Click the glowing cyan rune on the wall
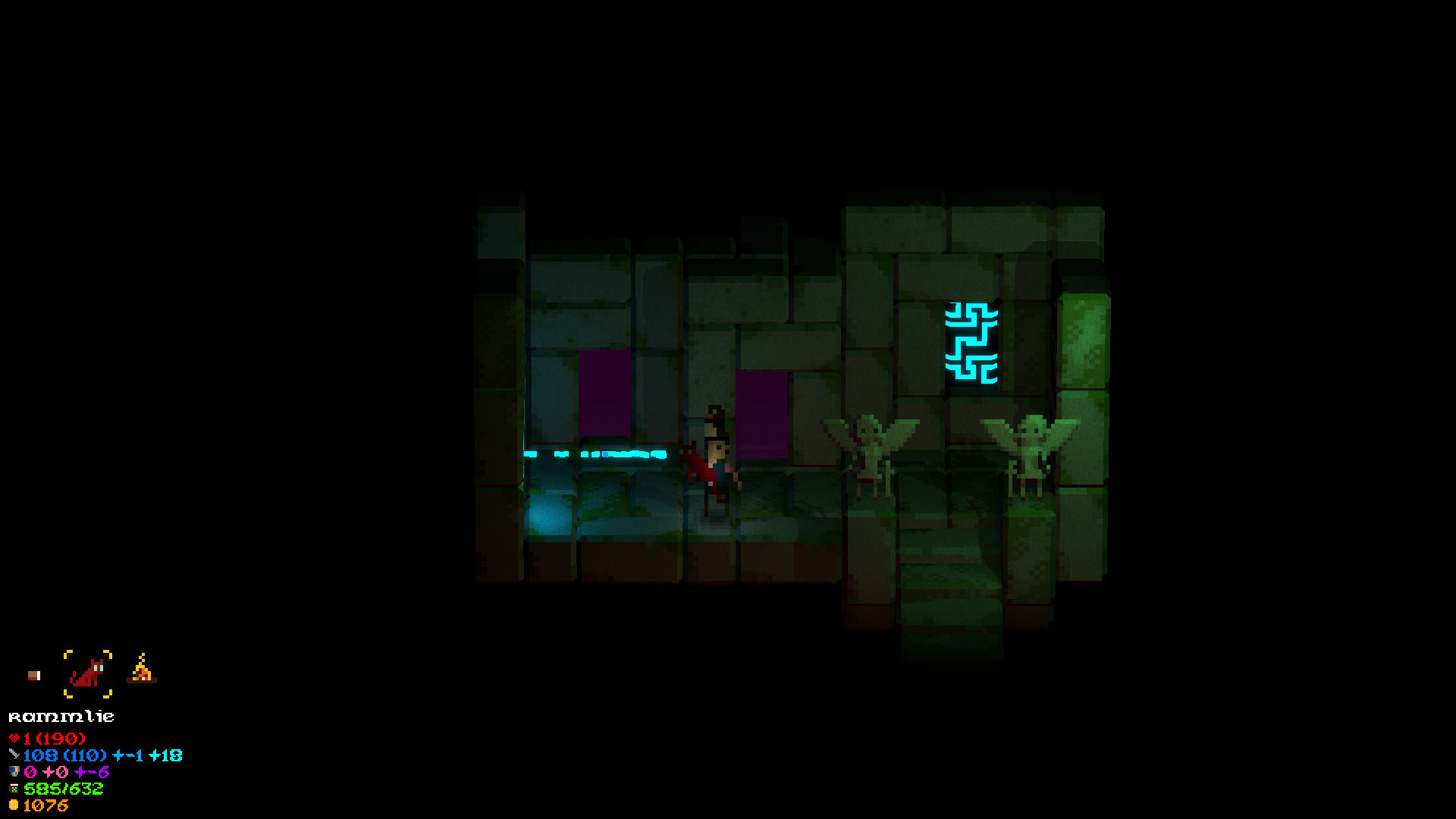The height and width of the screenshot is (819, 1456). pos(973,341)
